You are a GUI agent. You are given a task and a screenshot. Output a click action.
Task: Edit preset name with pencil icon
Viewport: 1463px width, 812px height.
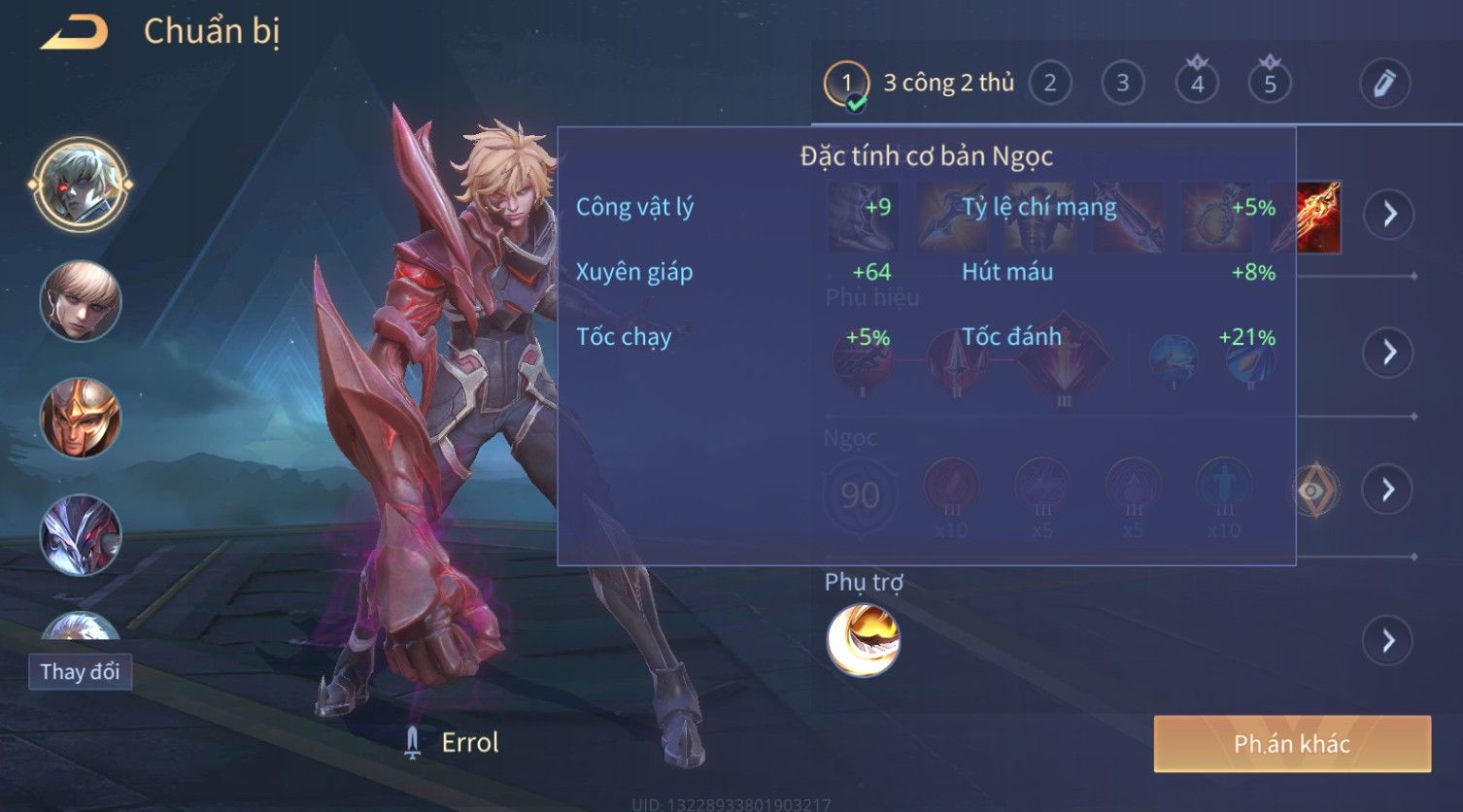tap(1384, 84)
